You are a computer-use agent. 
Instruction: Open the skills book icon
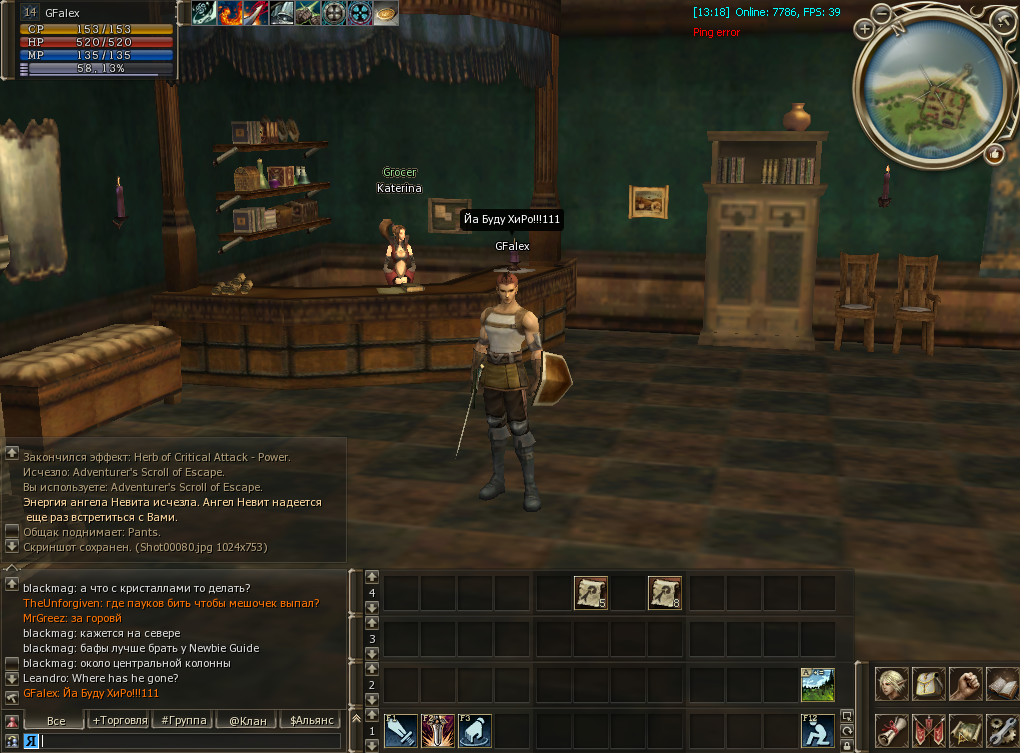1001,685
